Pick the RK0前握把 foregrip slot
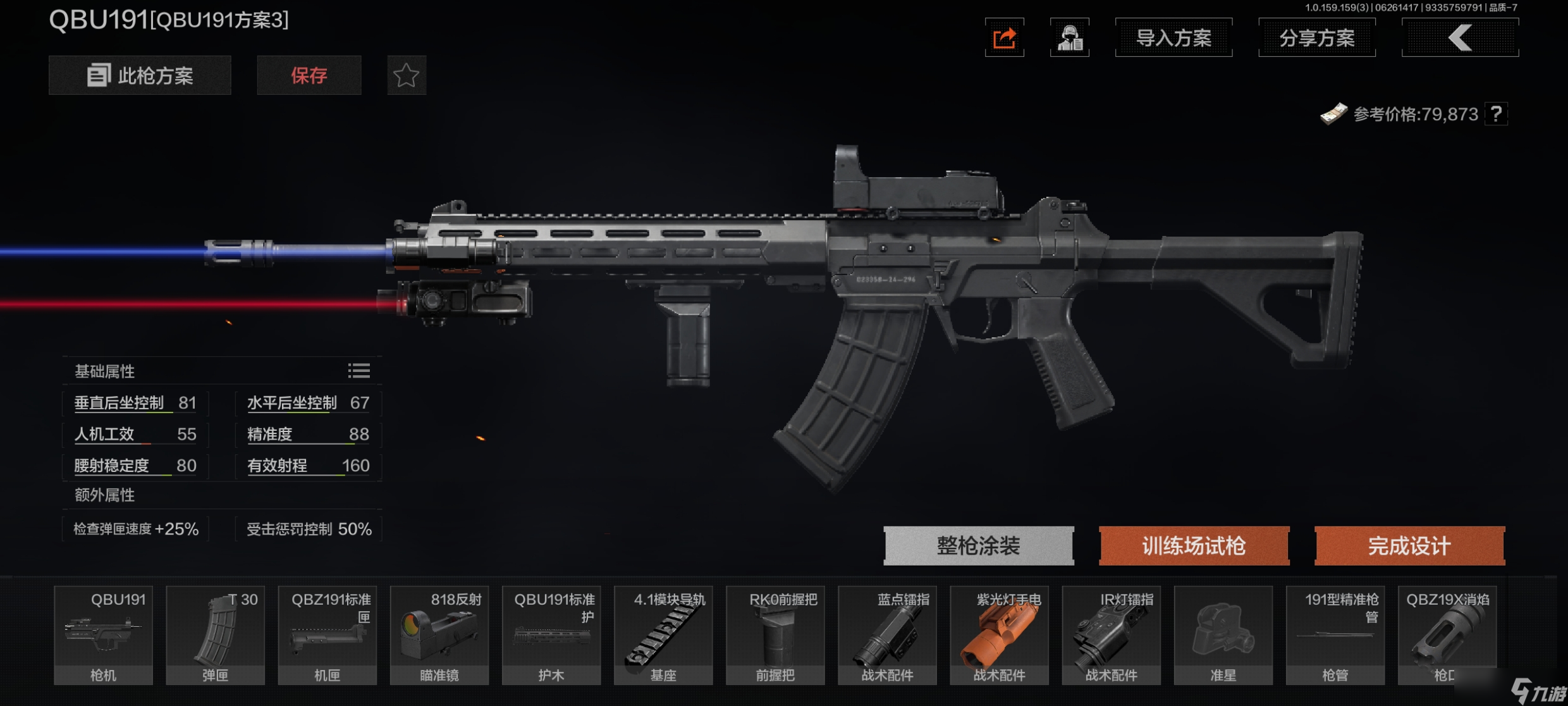Screen dimensions: 1568x706 [x=775, y=635]
